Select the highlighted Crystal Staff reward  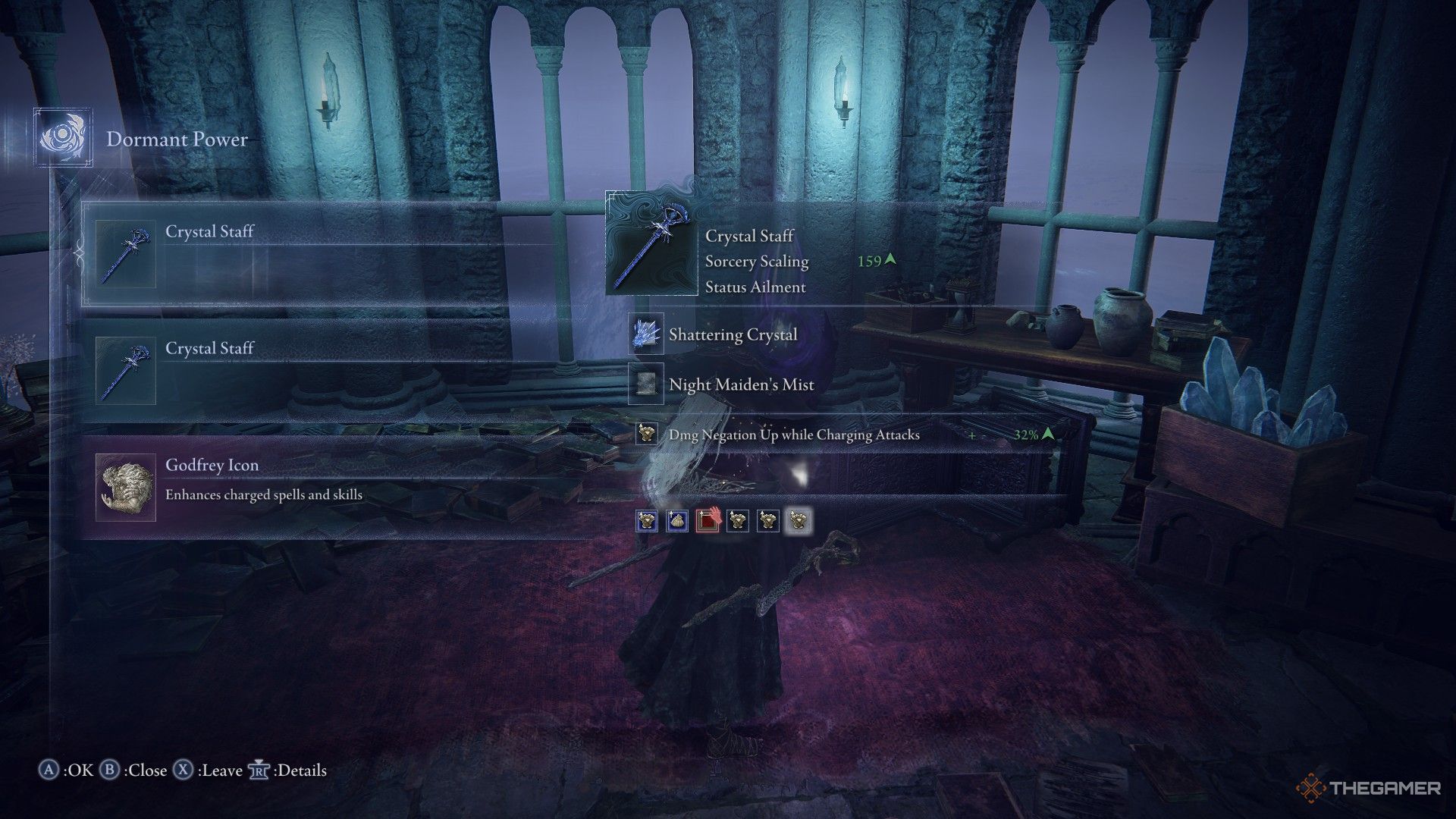[303, 254]
